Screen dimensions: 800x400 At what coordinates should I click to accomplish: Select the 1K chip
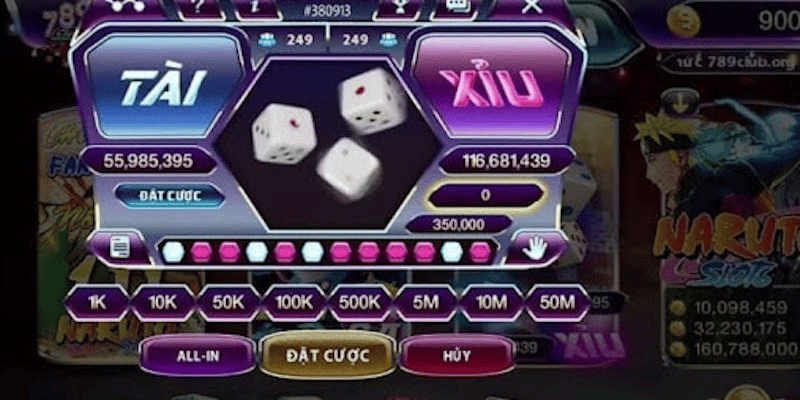point(97,301)
